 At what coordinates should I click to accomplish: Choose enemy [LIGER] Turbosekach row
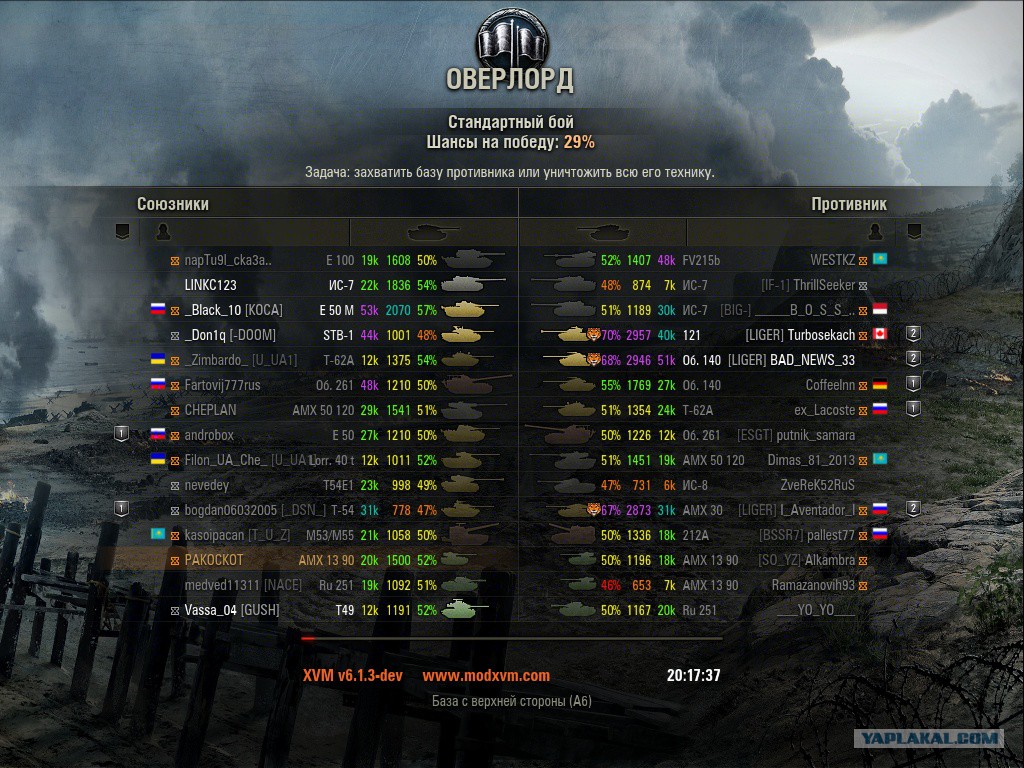click(800, 335)
